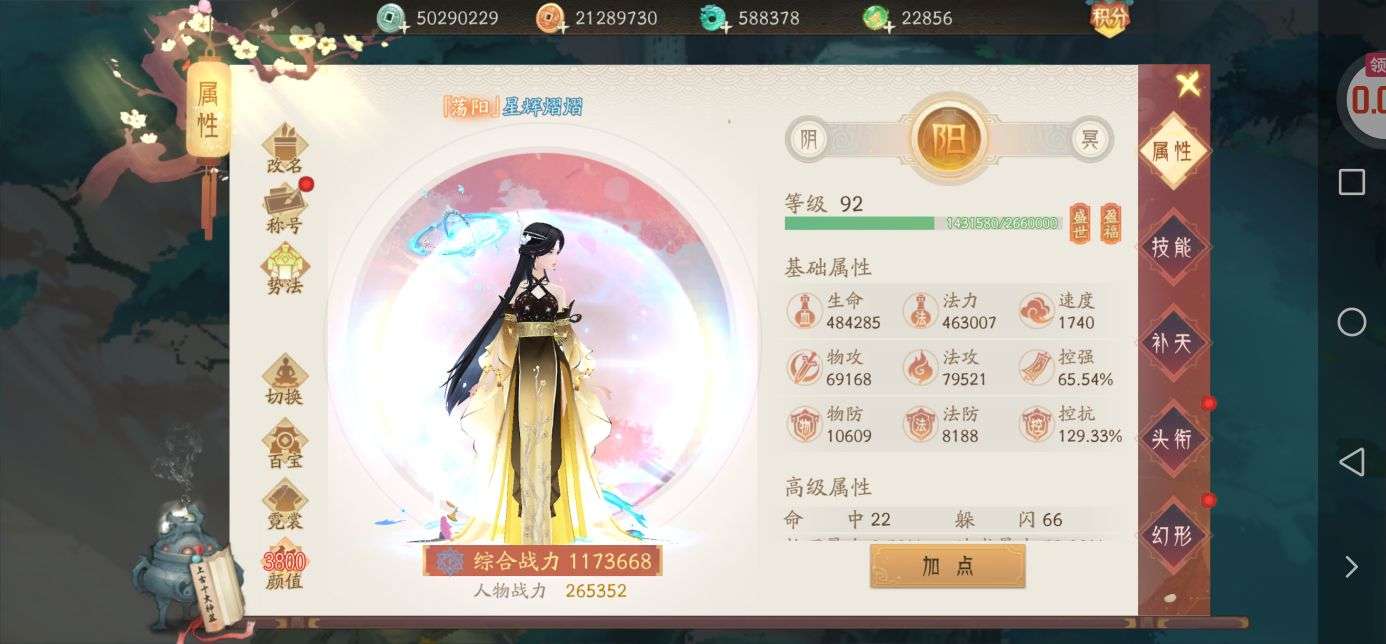
Task: Switch to the 阴 yin form
Action: (808, 140)
